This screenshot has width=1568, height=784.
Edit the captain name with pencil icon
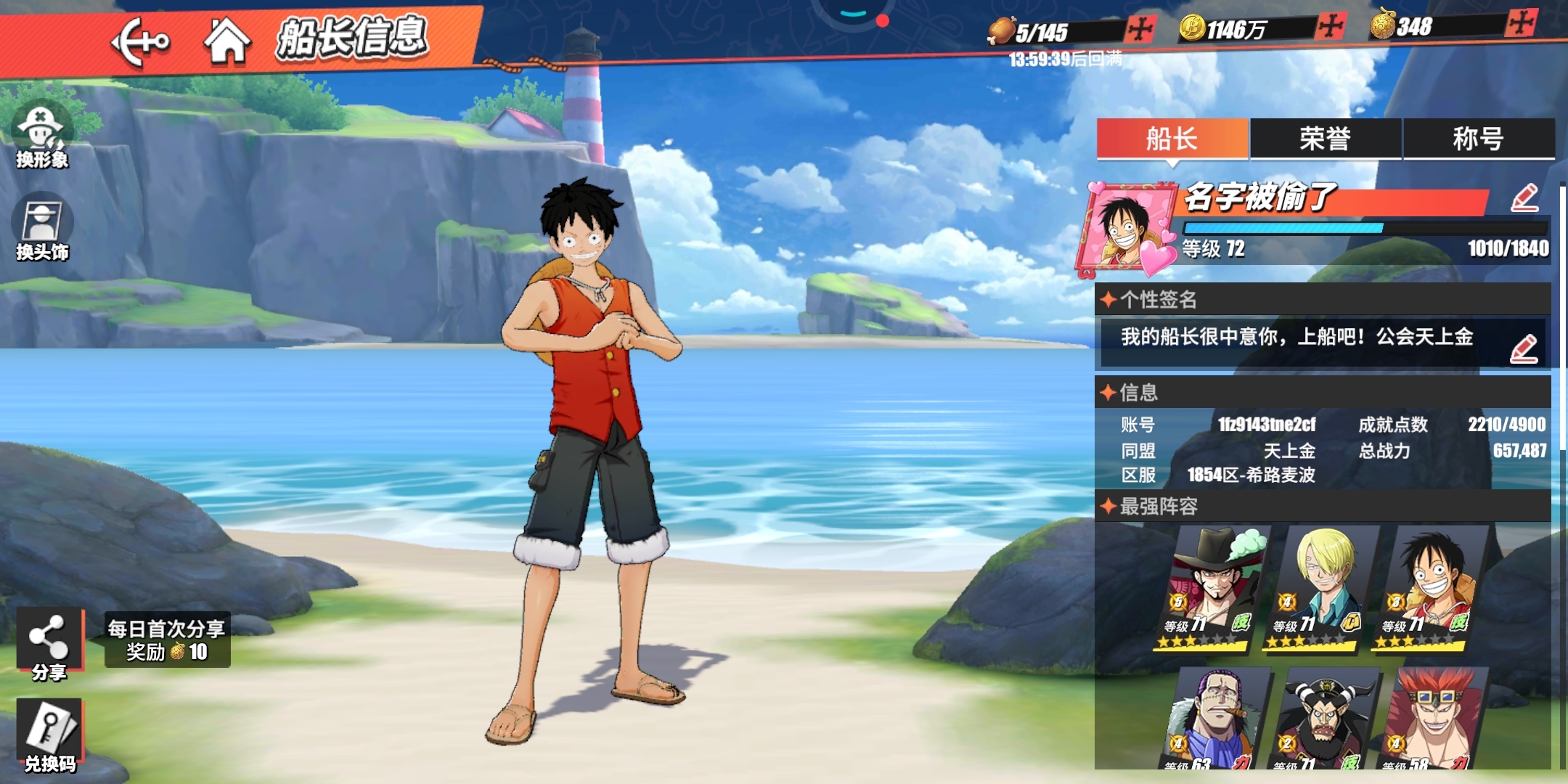pos(1524,198)
